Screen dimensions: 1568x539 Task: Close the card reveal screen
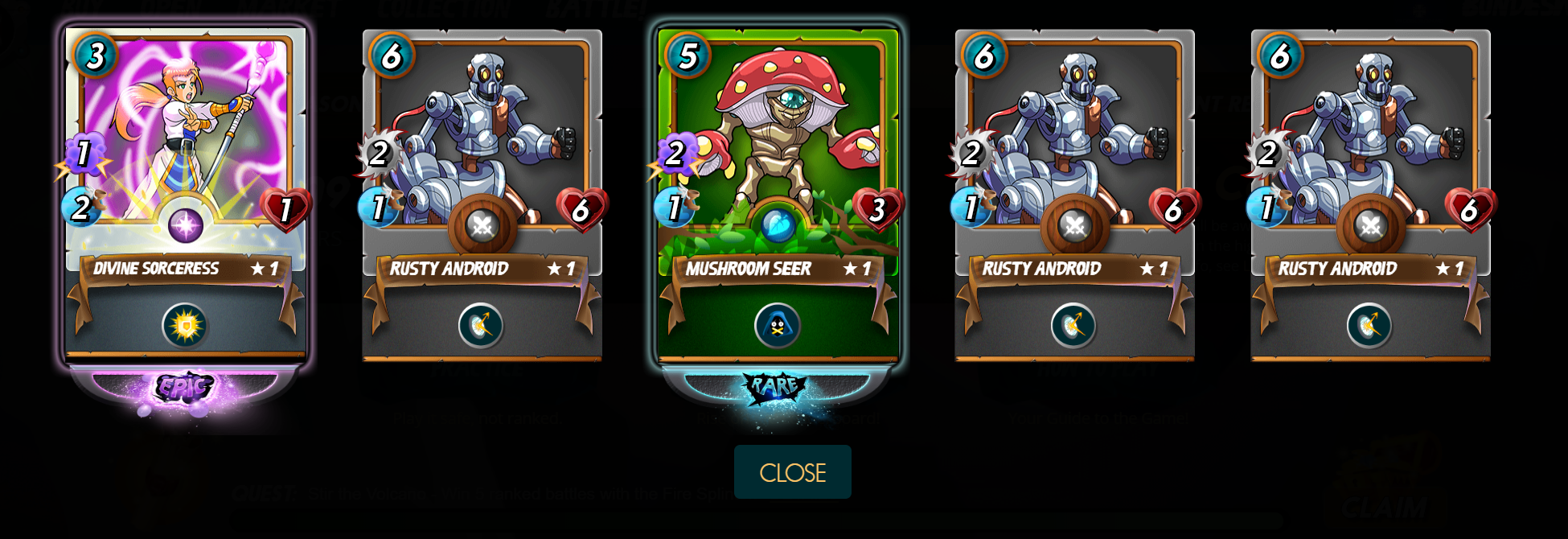[x=792, y=472]
